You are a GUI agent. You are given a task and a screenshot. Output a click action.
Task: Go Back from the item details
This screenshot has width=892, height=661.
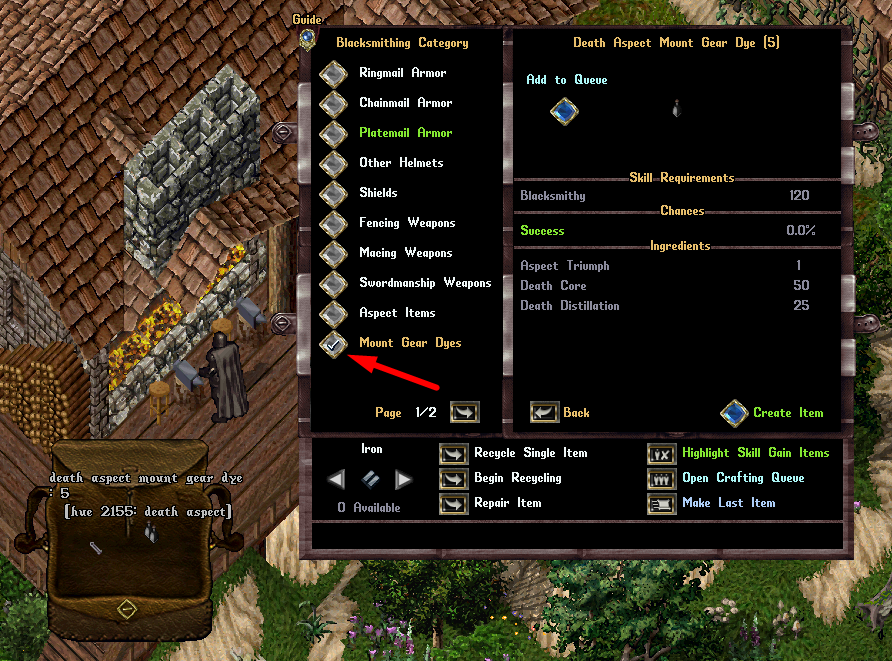[545, 412]
